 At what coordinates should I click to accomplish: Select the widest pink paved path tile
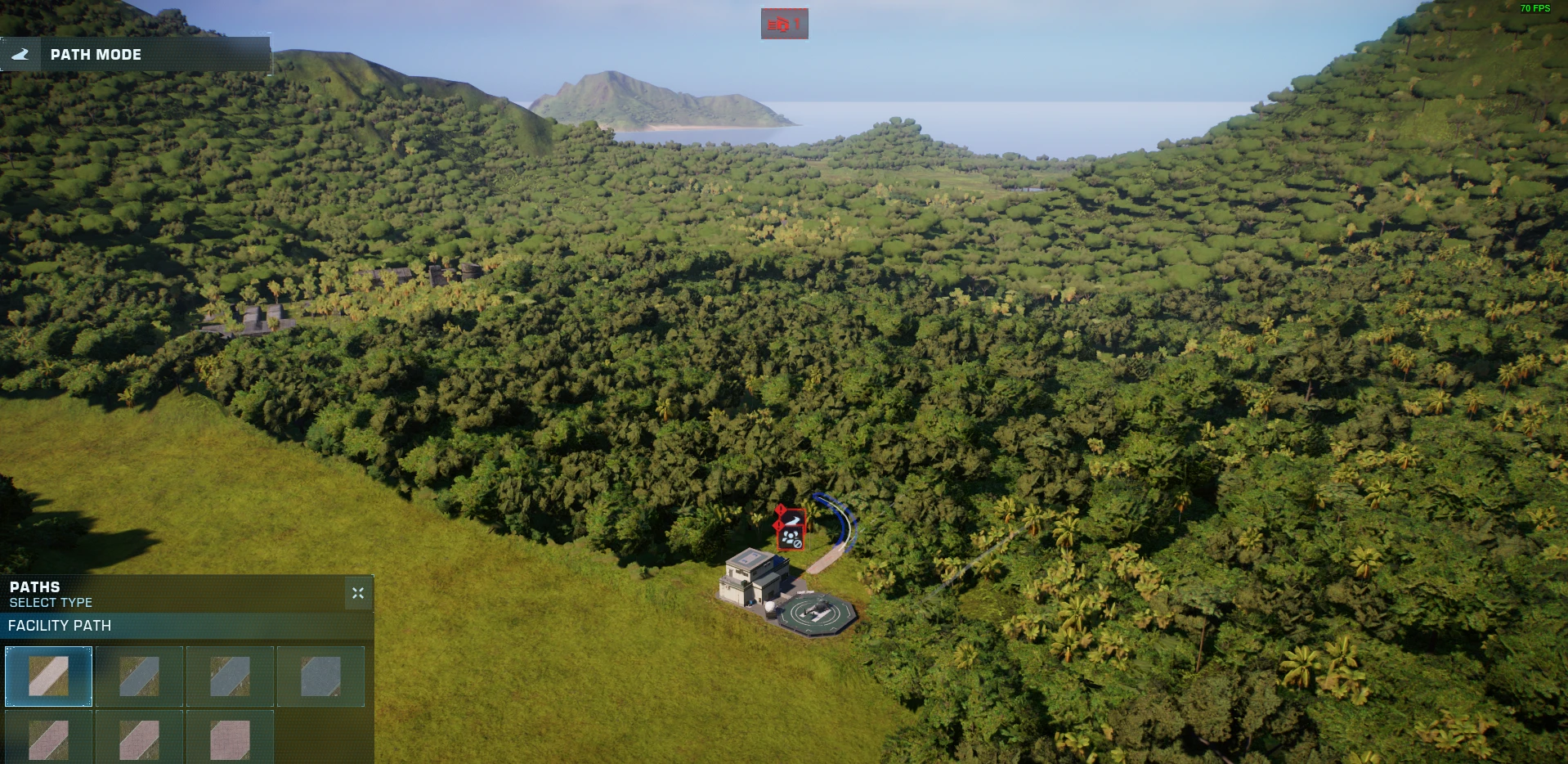pyautogui.click(x=231, y=739)
